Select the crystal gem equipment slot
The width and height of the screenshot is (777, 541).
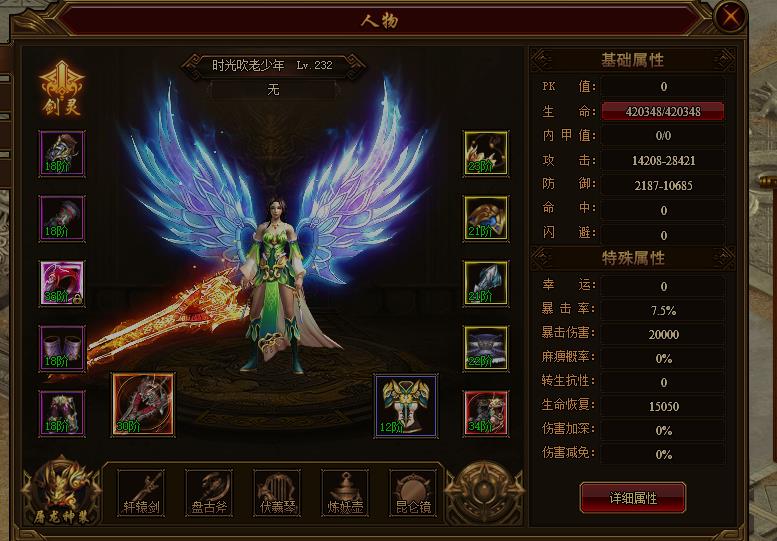pos(486,283)
